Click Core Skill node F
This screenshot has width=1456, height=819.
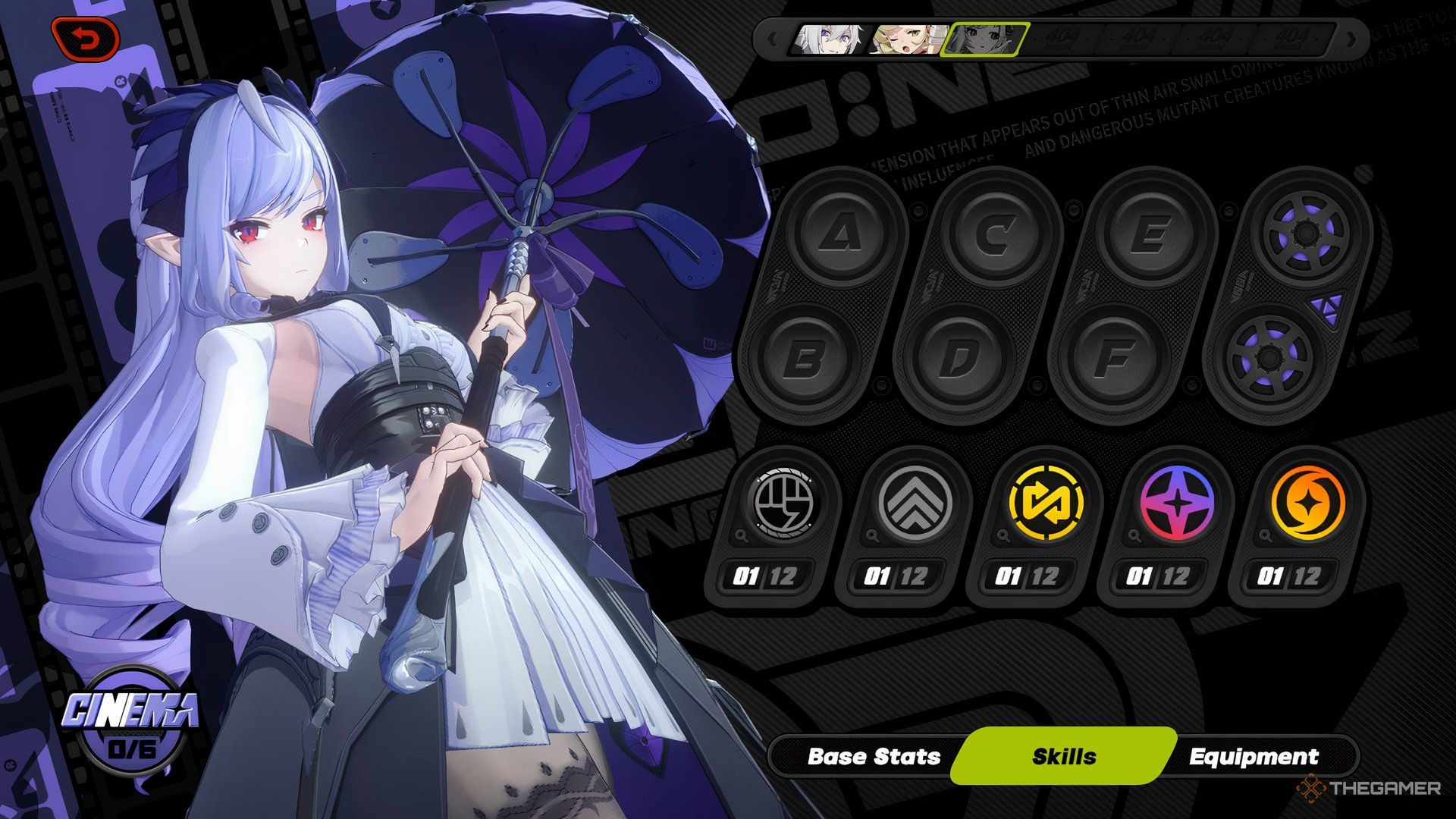click(x=1114, y=359)
